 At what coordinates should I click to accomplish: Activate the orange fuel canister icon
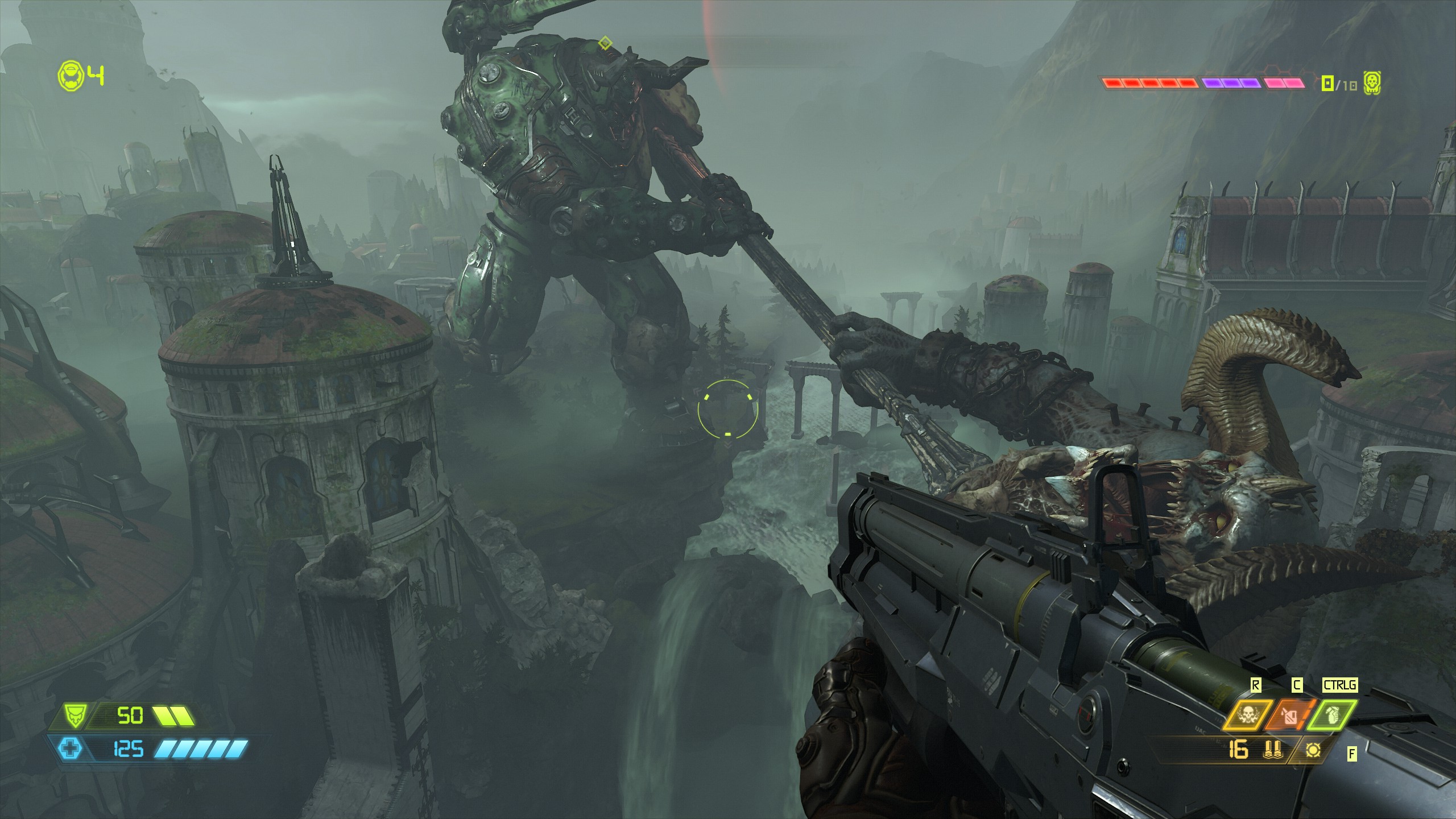point(1289,716)
